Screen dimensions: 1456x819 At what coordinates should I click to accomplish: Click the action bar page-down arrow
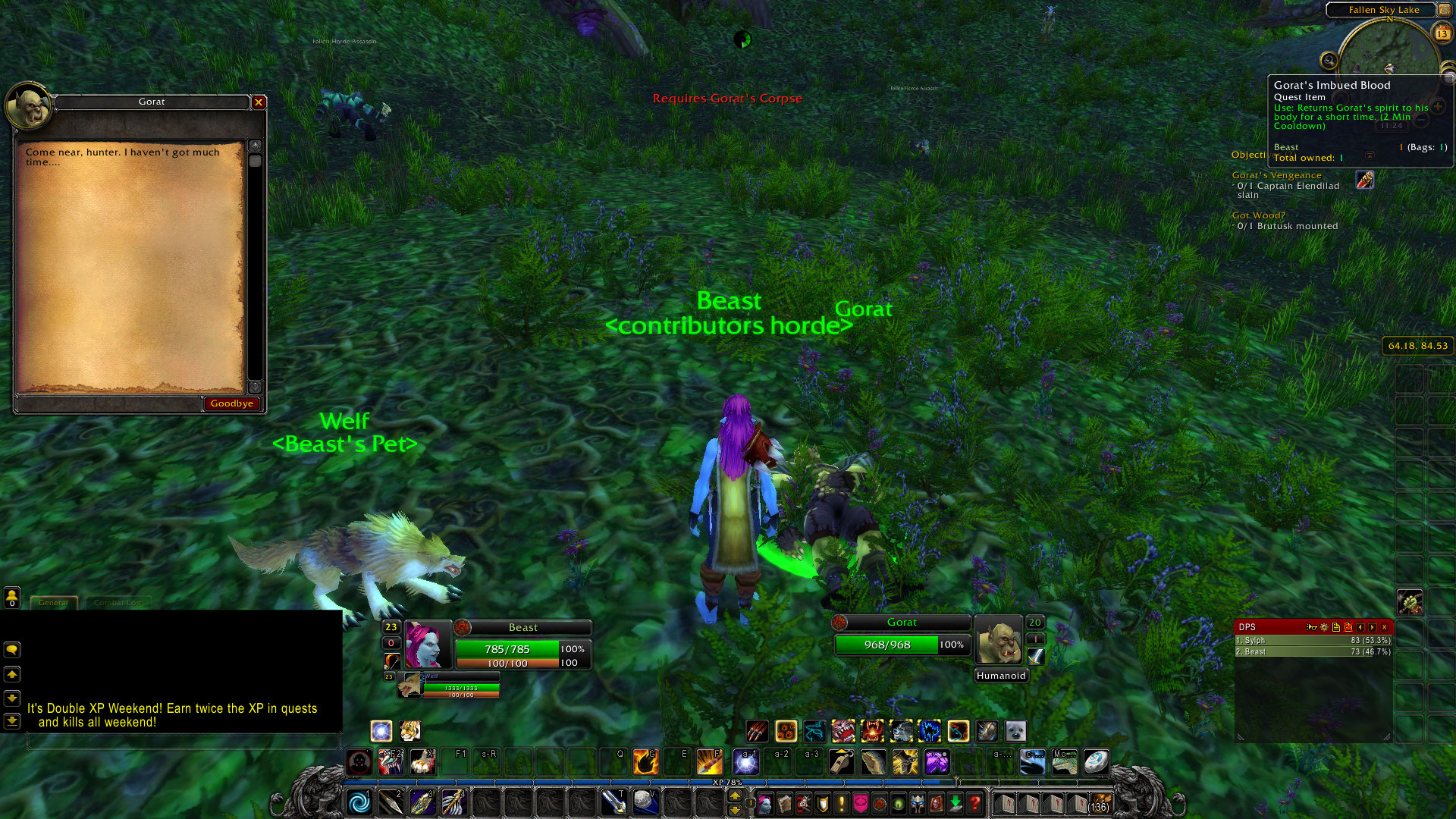pos(734,811)
